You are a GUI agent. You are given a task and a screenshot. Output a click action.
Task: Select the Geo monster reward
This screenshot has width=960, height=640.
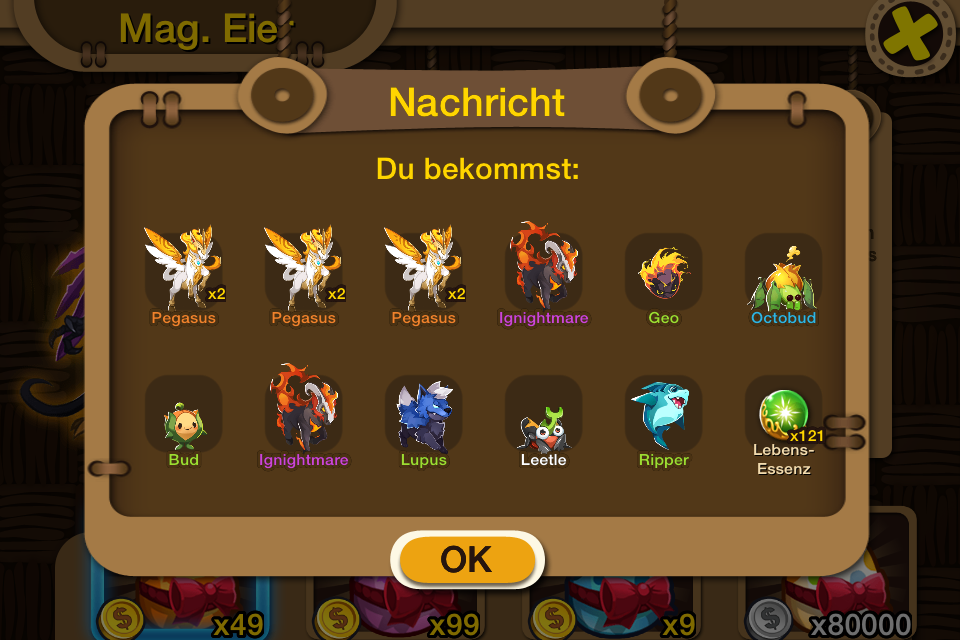(x=663, y=273)
